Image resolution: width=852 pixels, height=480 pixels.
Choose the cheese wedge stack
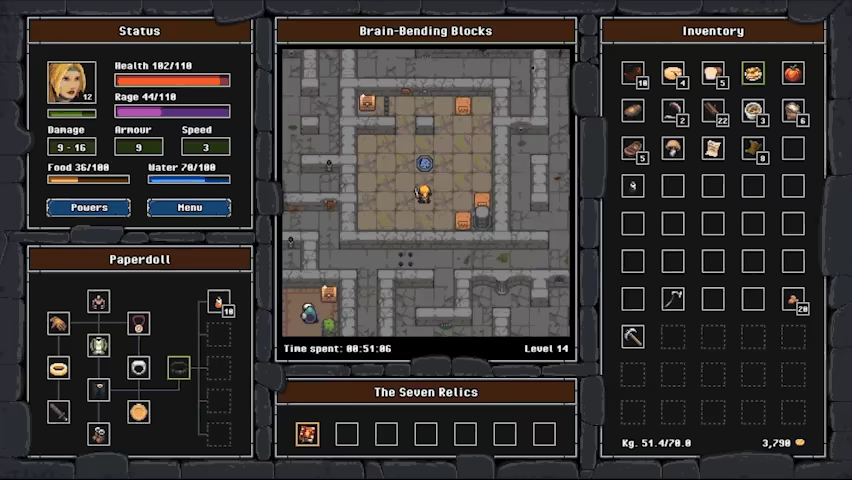673,73
